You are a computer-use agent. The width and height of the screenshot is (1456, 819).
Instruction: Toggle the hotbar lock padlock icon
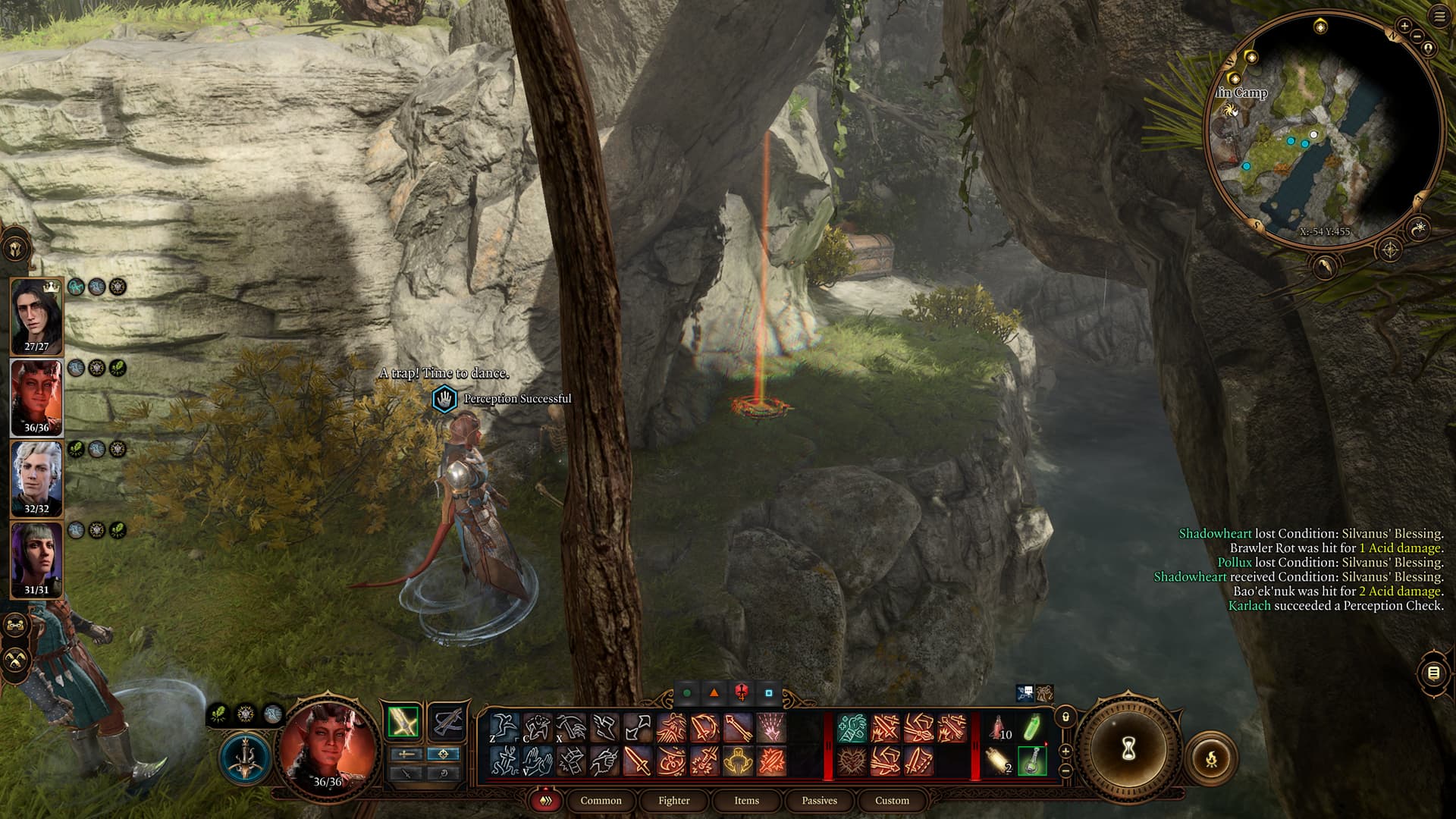pos(1065,717)
